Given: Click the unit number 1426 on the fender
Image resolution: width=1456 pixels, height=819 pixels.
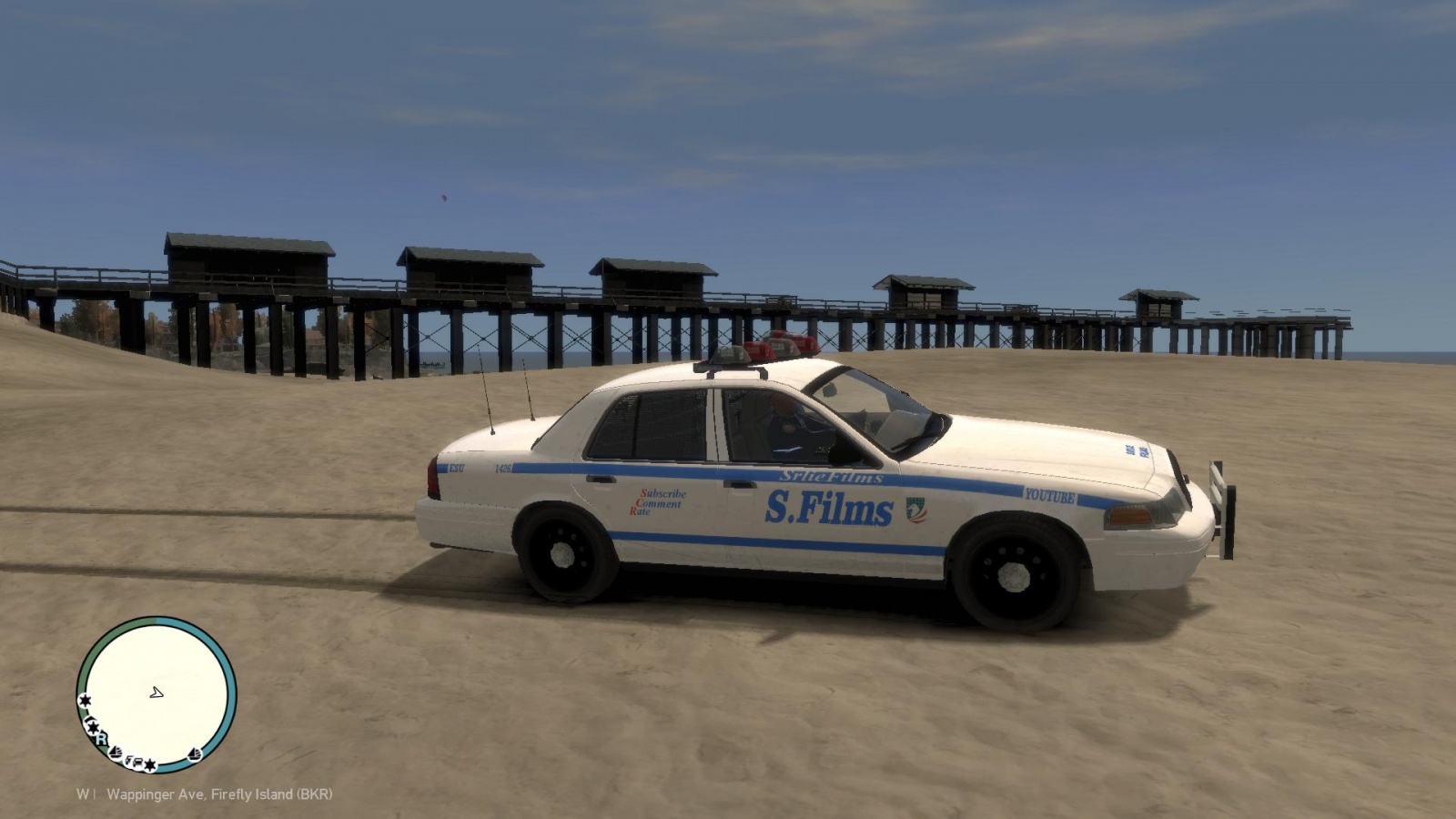Looking at the screenshot, I should (502, 468).
